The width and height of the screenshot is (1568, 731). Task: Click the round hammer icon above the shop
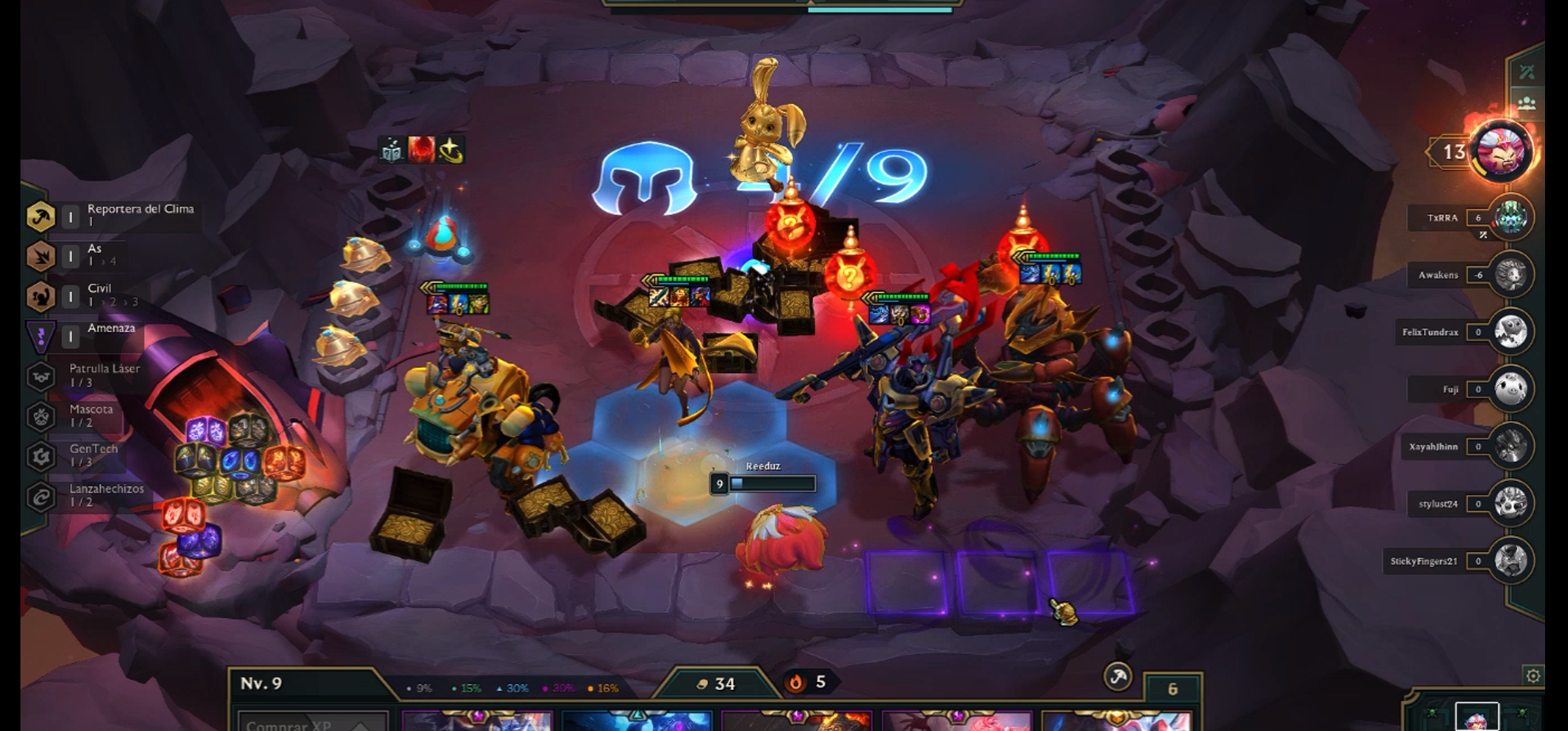coord(1118,676)
